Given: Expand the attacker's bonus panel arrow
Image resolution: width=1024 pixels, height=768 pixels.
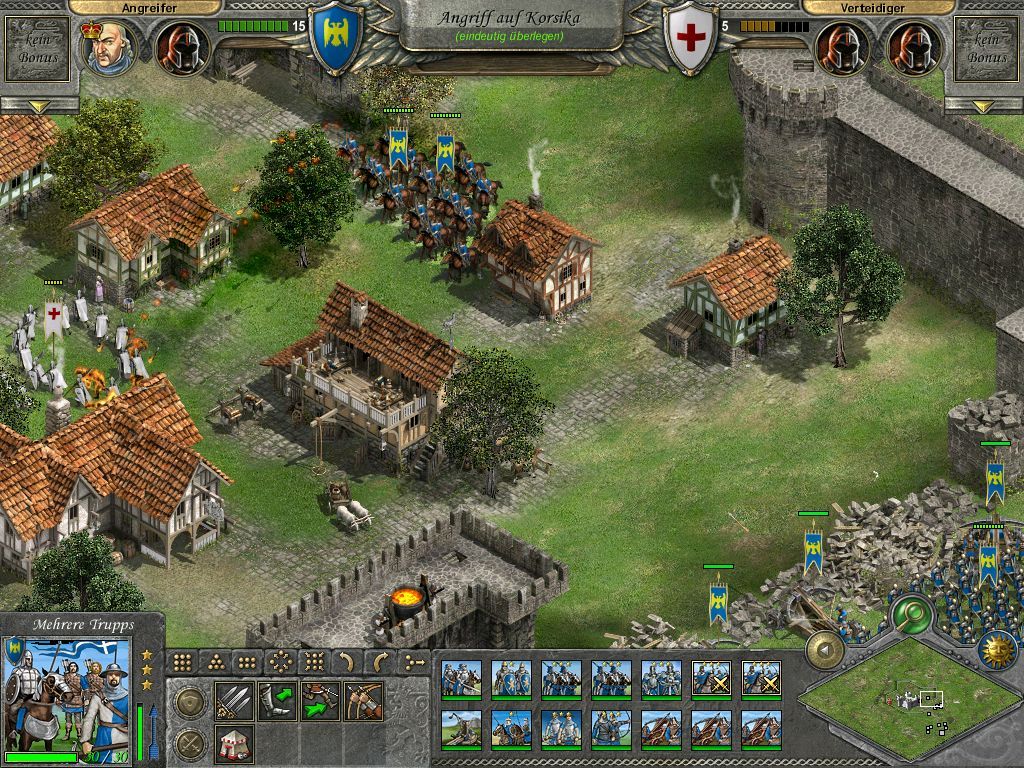Looking at the screenshot, I should click(x=39, y=105).
